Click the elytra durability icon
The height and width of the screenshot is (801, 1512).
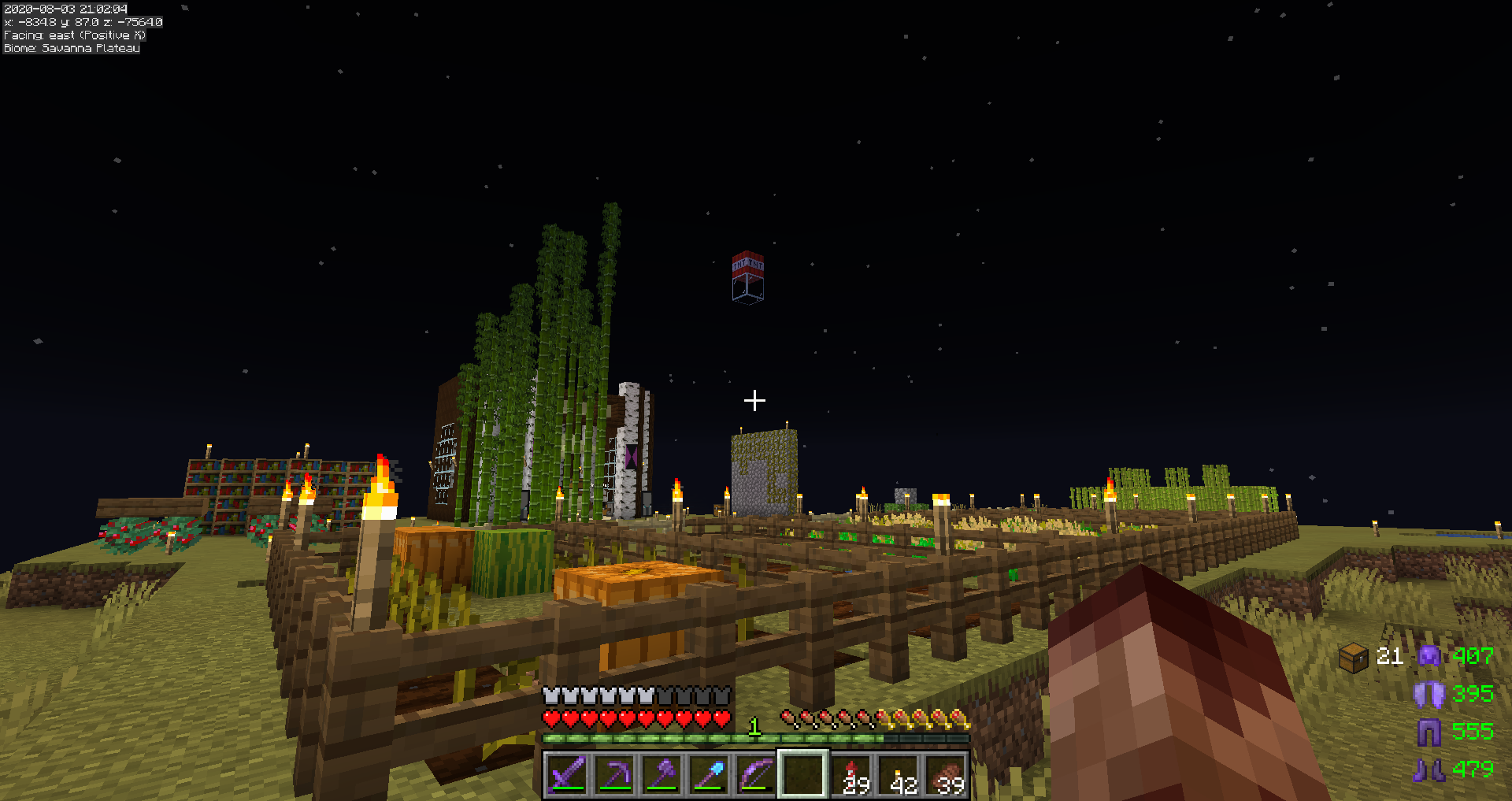[1429, 694]
